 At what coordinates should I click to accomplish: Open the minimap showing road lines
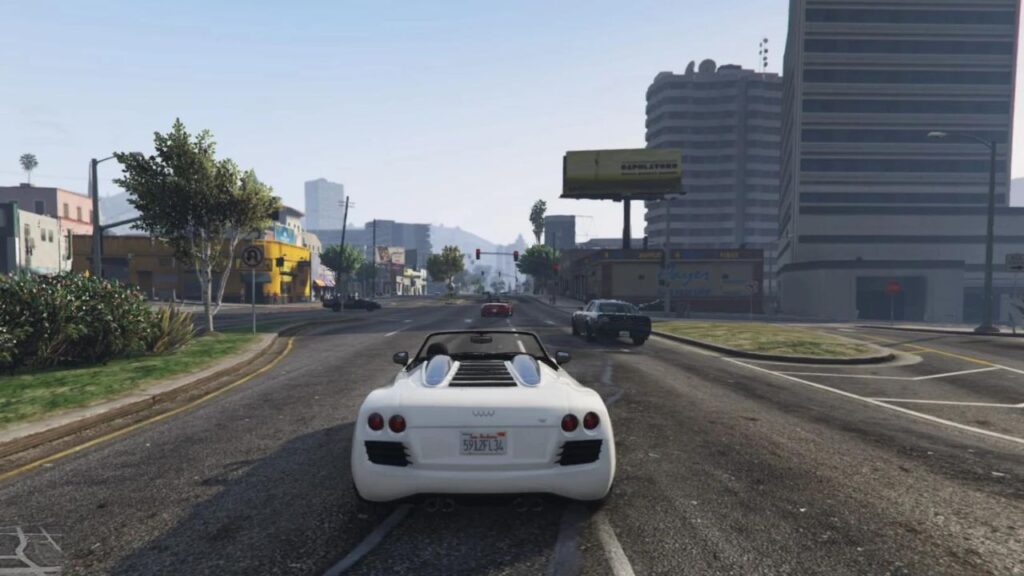(x=28, y=551)
